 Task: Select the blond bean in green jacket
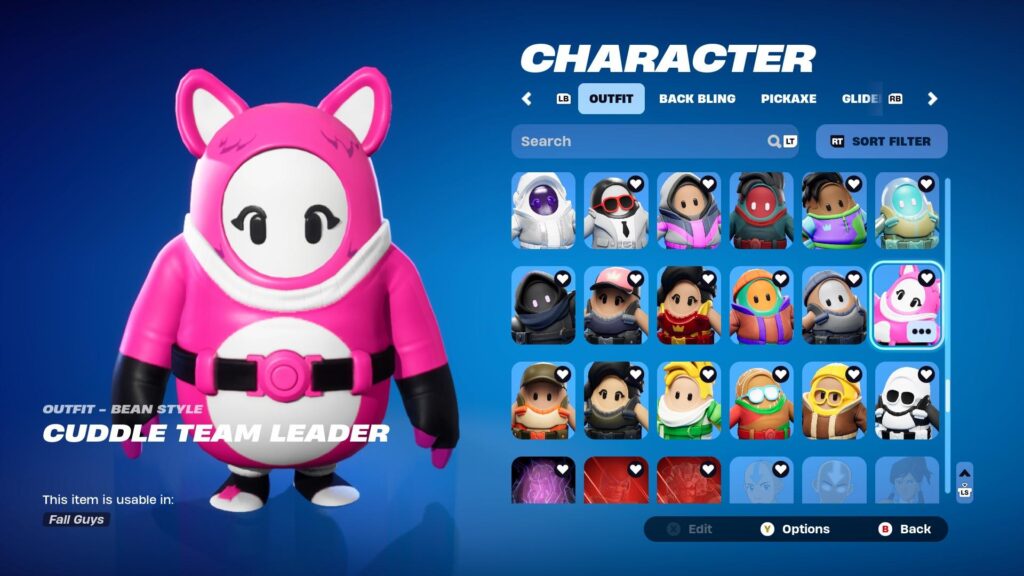[688, 400]
